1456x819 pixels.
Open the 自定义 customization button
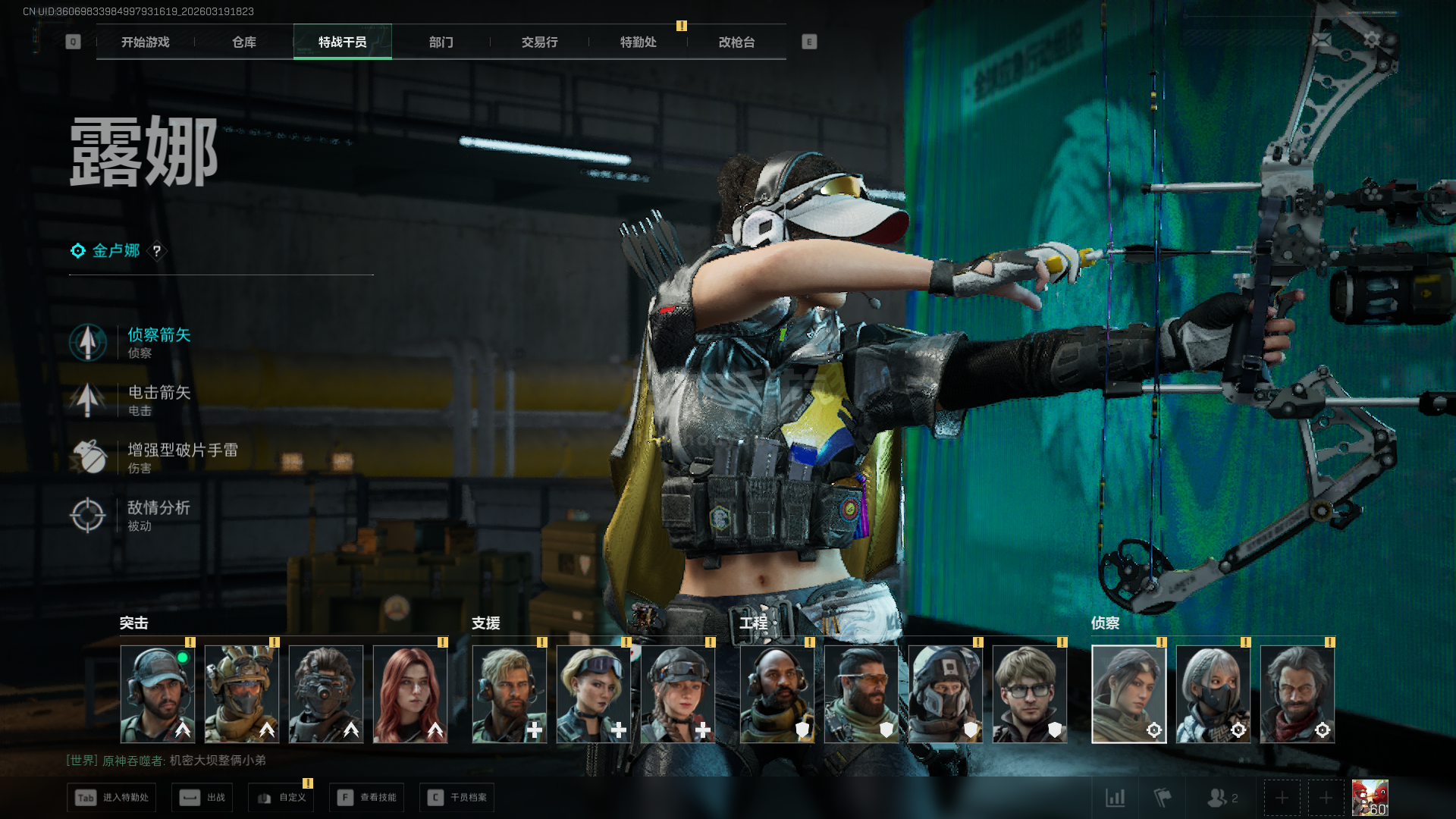point(281,798)
